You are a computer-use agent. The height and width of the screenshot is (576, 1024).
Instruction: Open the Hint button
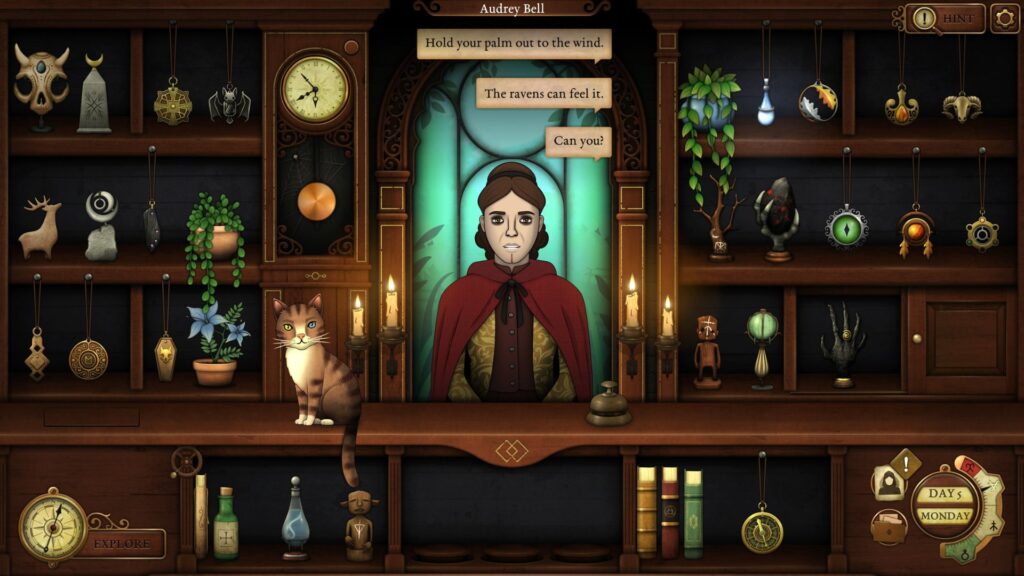click(945, 19)
